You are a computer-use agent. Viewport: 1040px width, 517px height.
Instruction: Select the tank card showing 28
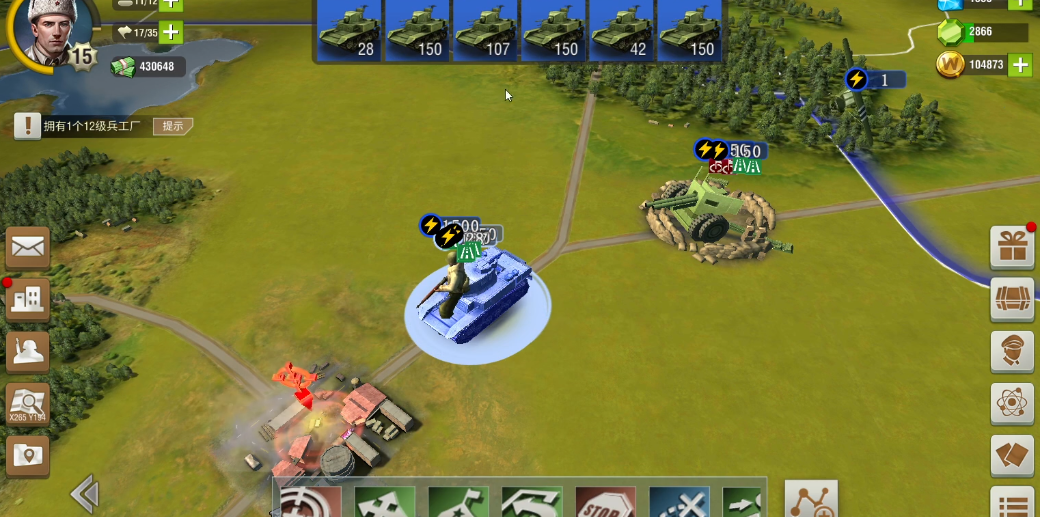350,30
